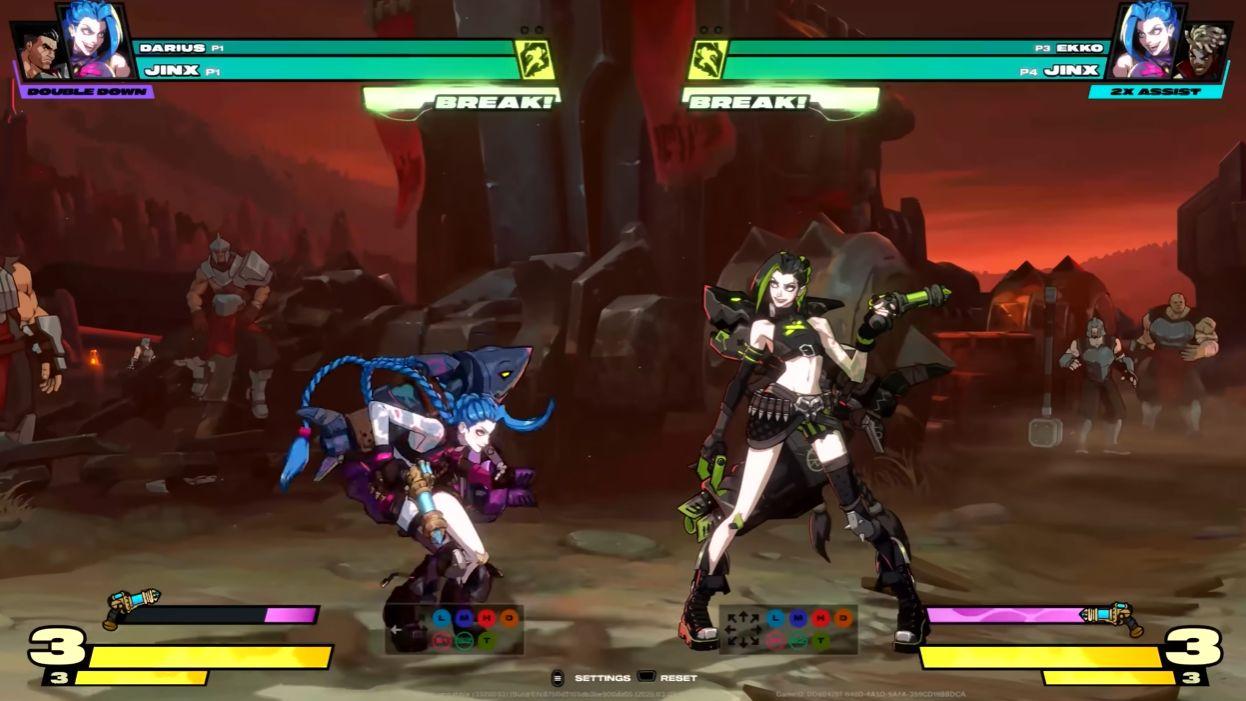Select the Darius portrait on the left team
Viewport: 1246px width, 701px height.
(x=36, y=51)
